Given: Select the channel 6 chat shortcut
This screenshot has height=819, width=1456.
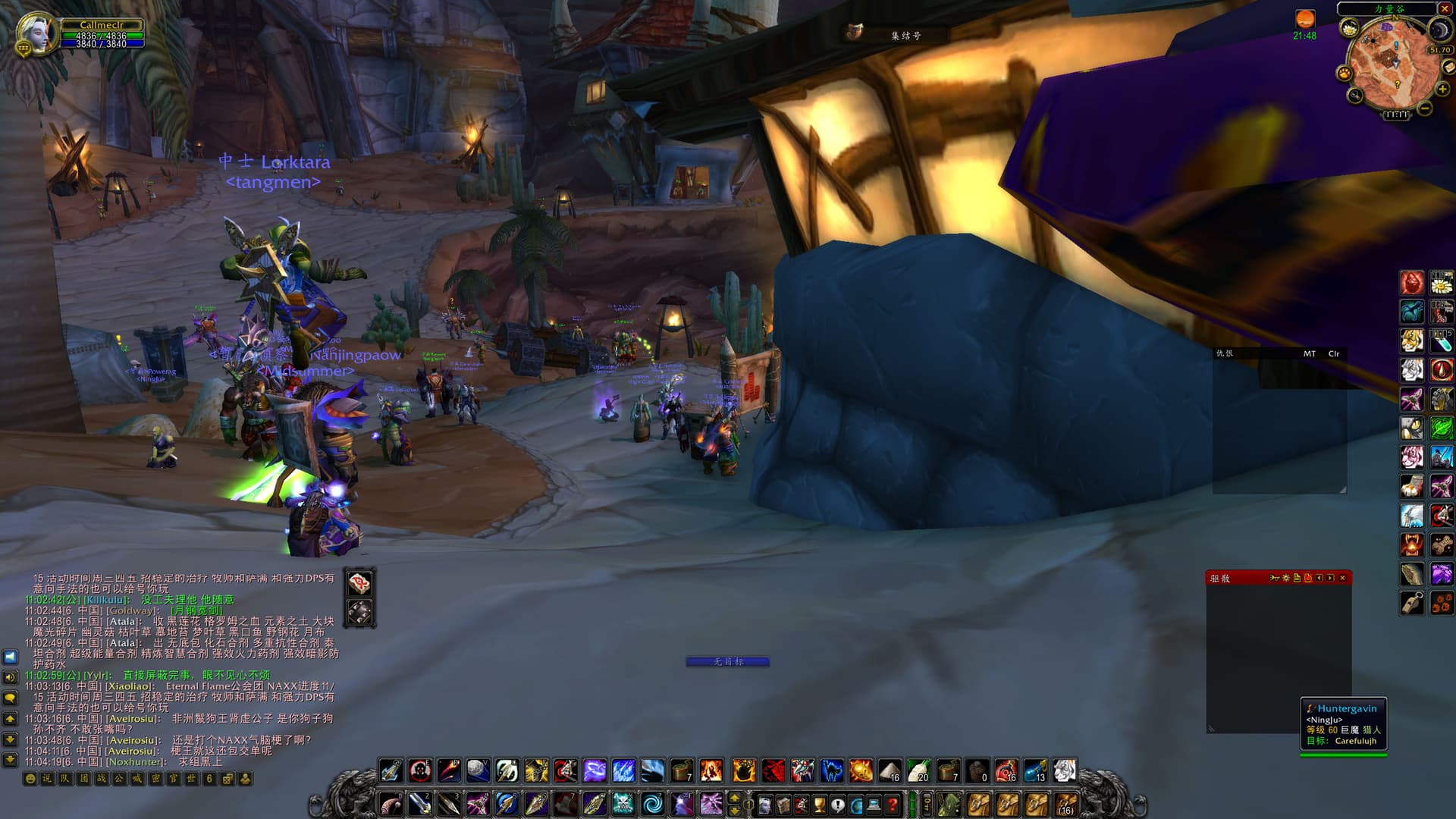Looking at the screenshot, I should click(209, 779).
